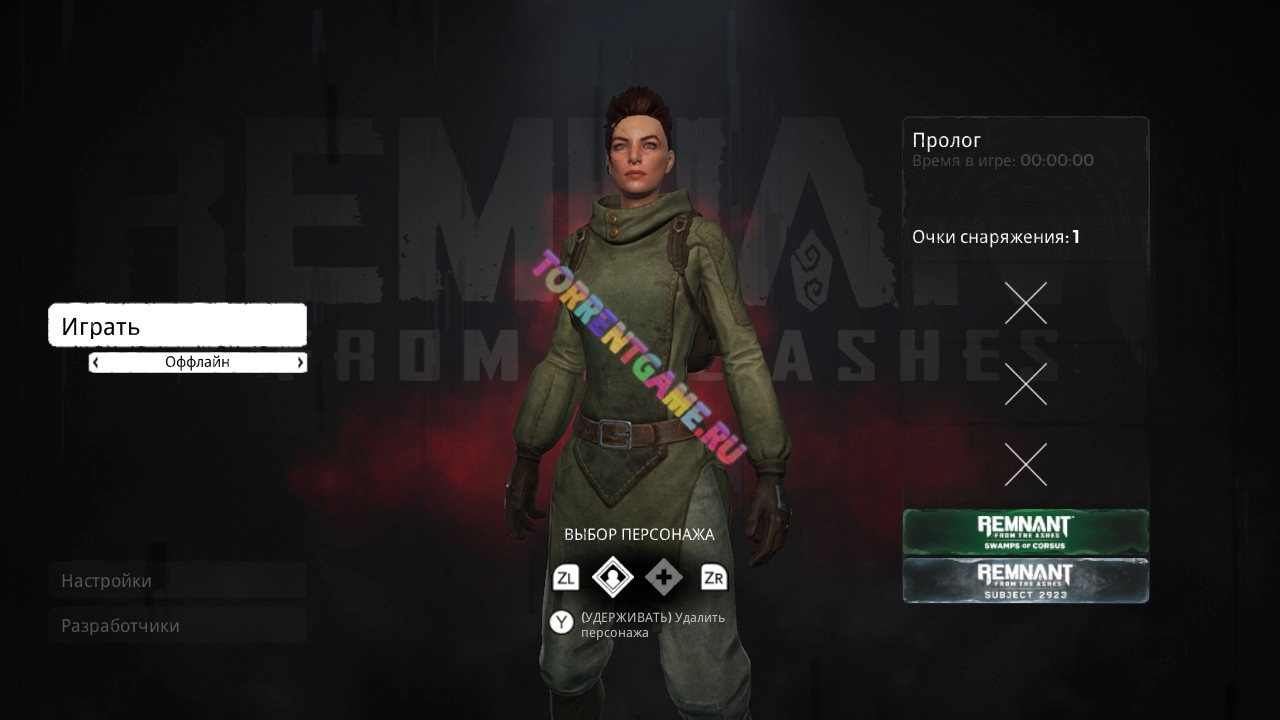Open the Swamps of Corsus DLC banner
This screenshot has width=1280, height=720.
[1025, 532]
